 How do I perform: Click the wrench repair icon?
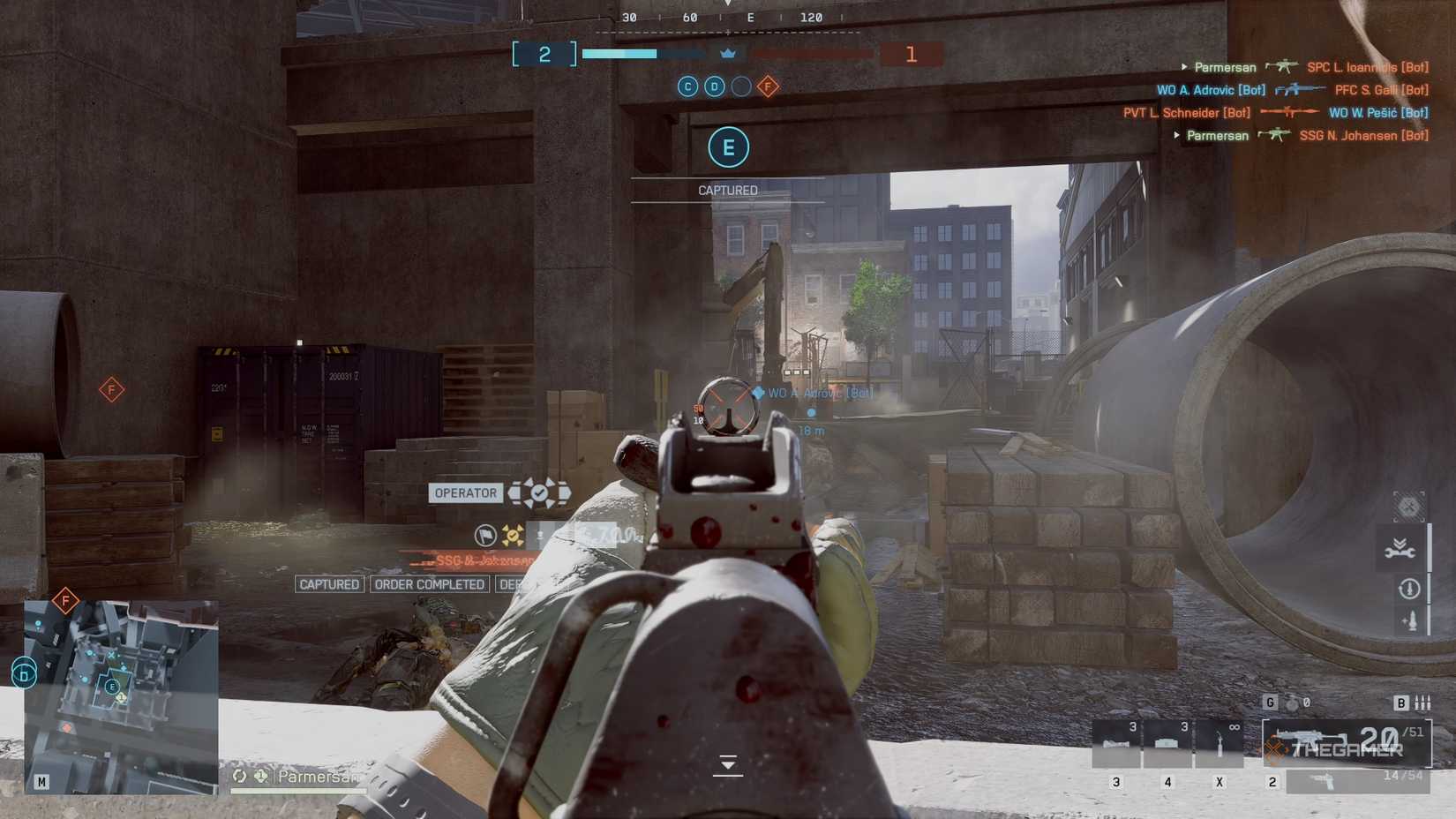coord(1400,550)
